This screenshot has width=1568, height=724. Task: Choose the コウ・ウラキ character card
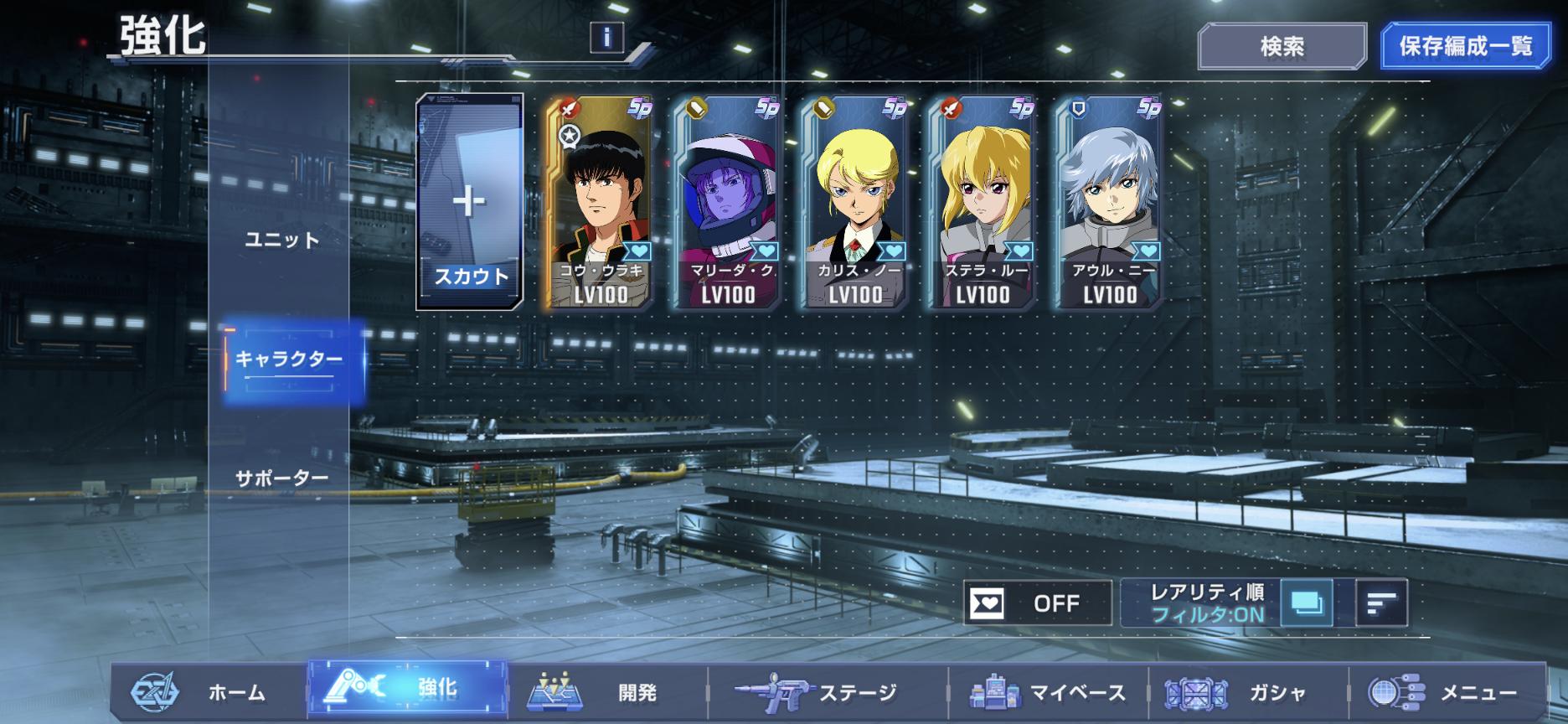pyautogui.click(x=600, y=202)
